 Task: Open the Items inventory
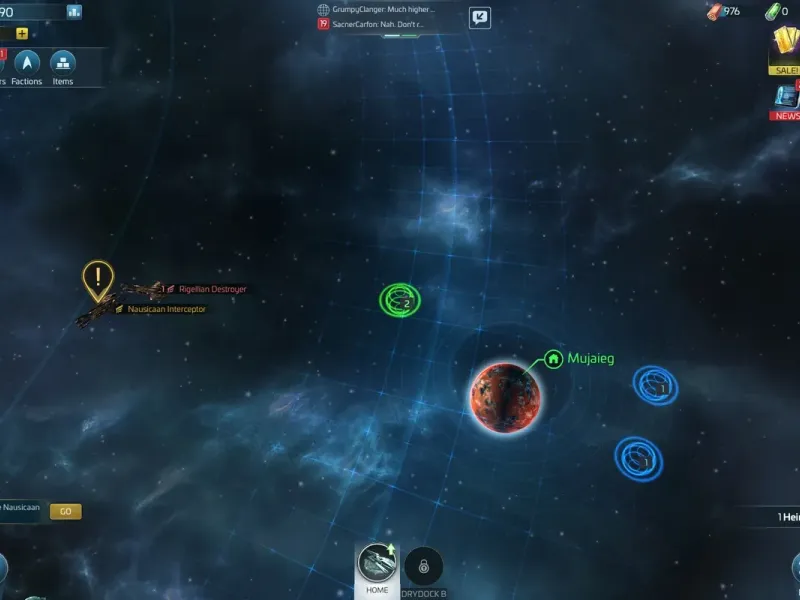click(x=63, y=66)
